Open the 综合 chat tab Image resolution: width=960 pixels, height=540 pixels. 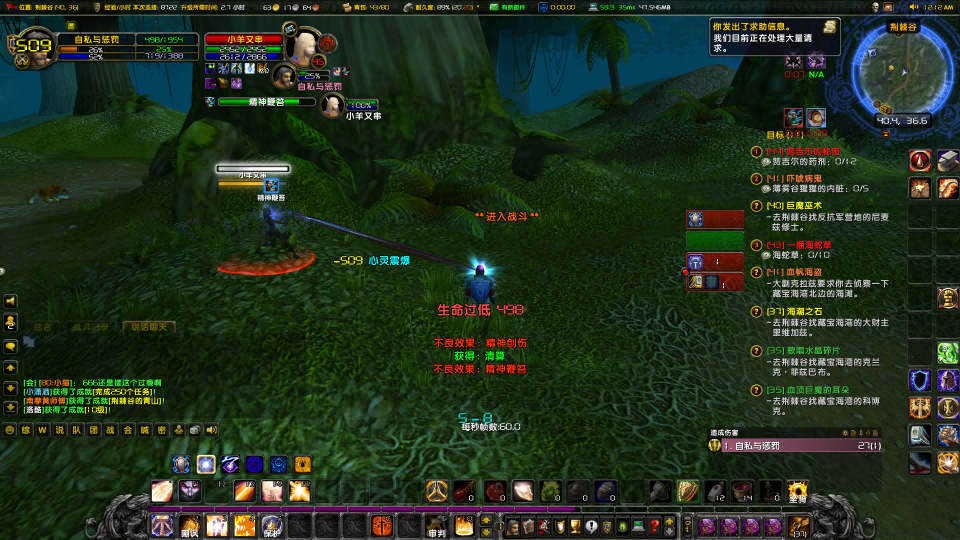42,326
